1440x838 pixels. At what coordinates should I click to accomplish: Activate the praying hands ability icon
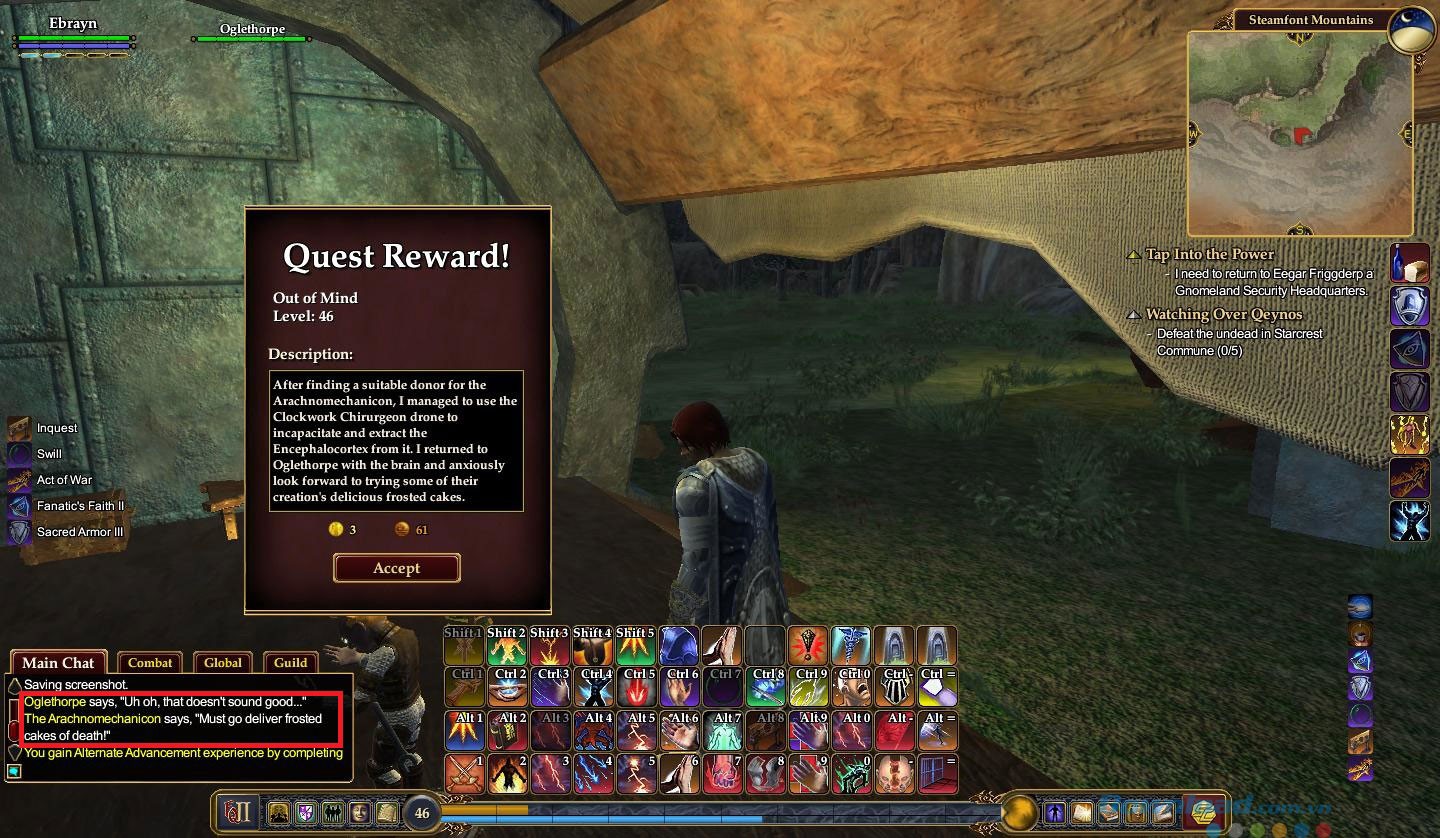[x=722, y=646]
